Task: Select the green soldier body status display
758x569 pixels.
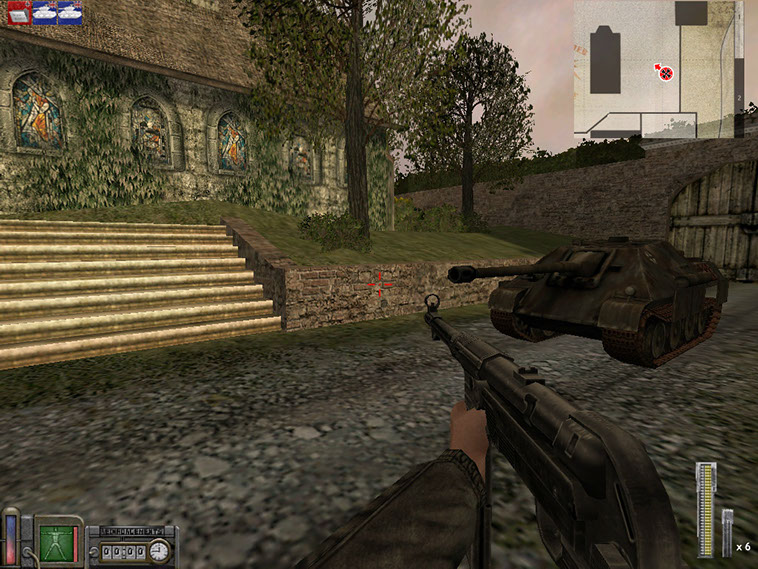Action: tap(59, 540)
